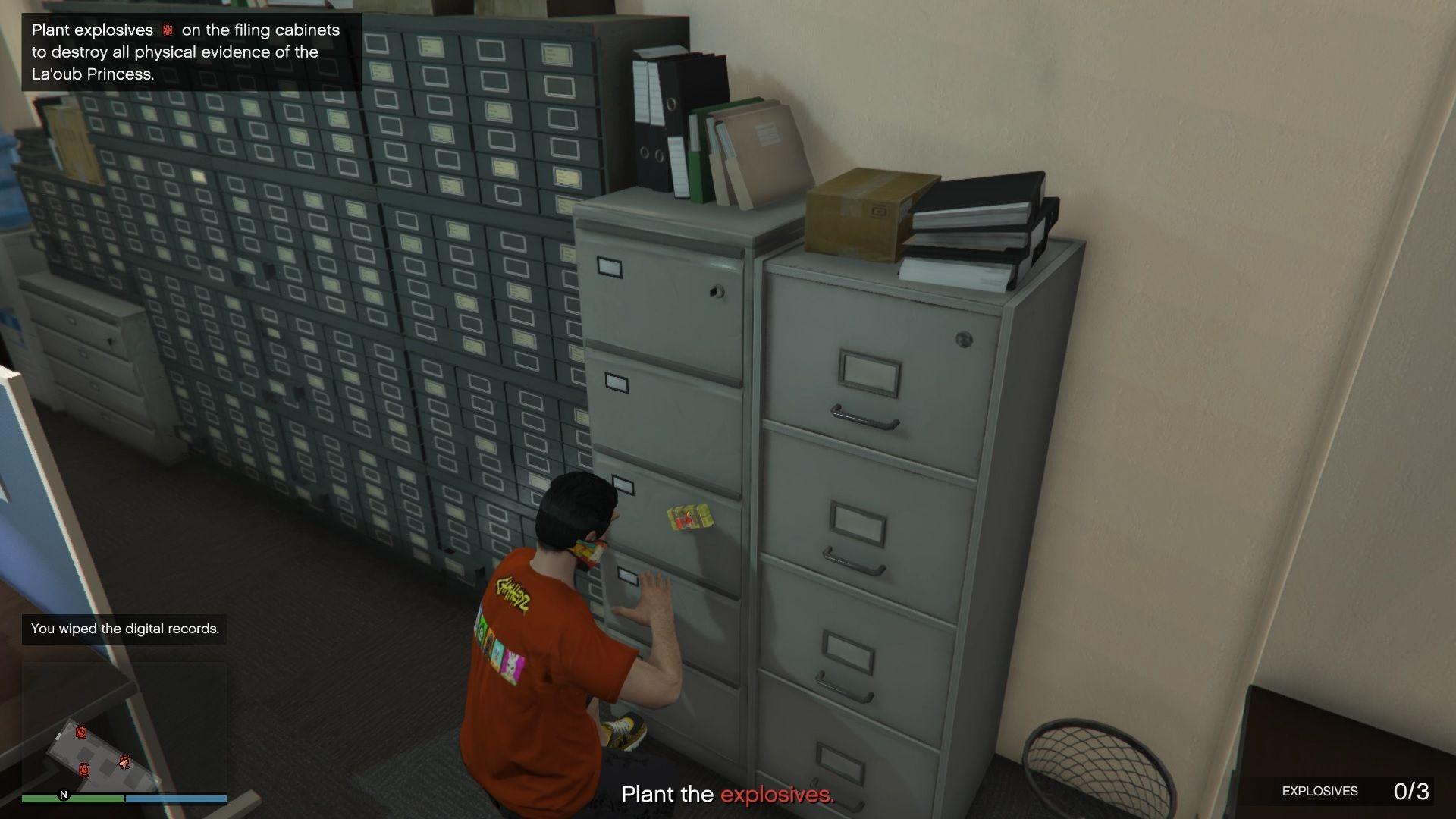Select the lower red bomb blip on the minimap
This screenshot has height=819, width=1456.
85,770
